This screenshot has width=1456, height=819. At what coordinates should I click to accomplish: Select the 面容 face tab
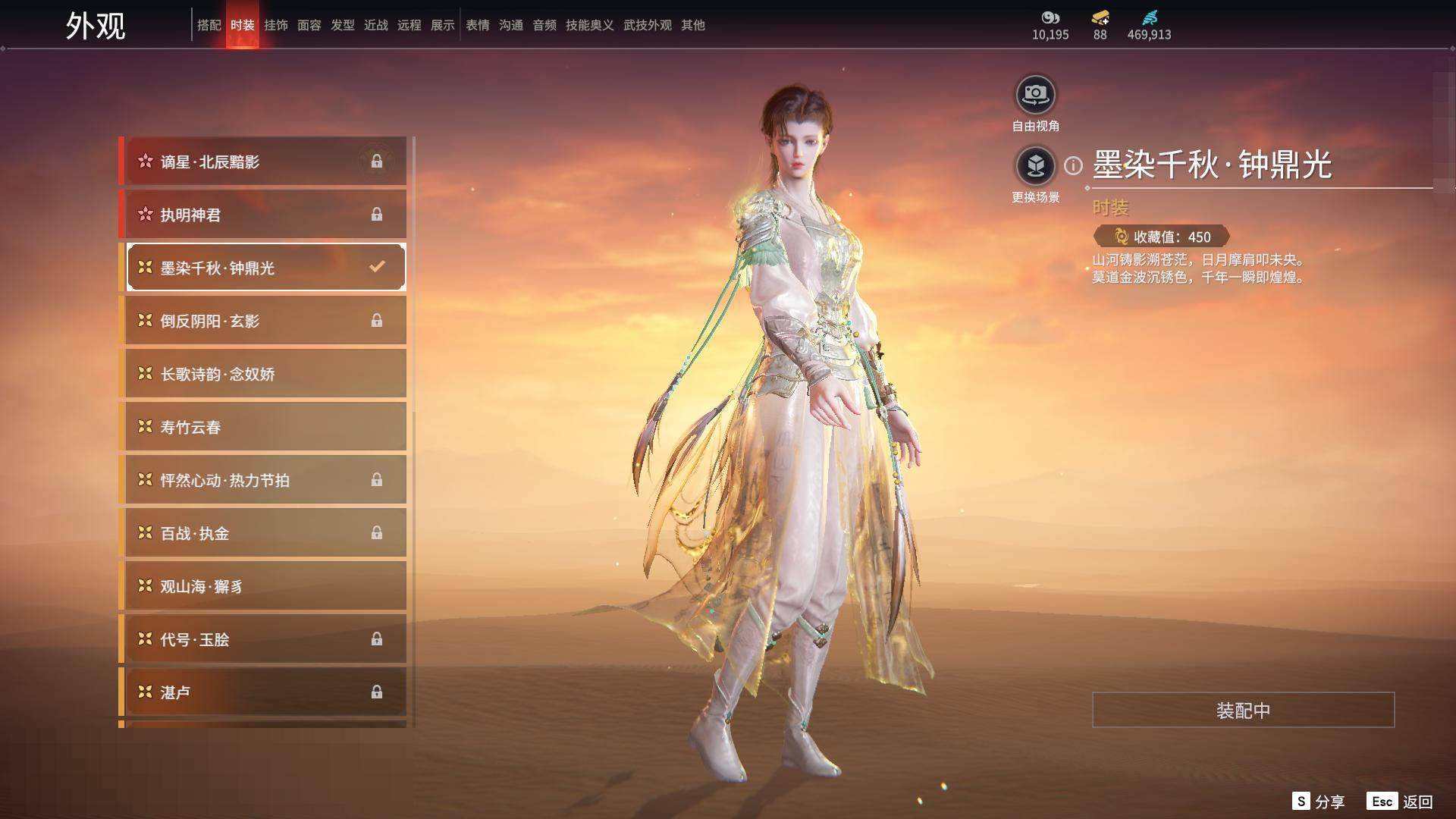point(309,25)
